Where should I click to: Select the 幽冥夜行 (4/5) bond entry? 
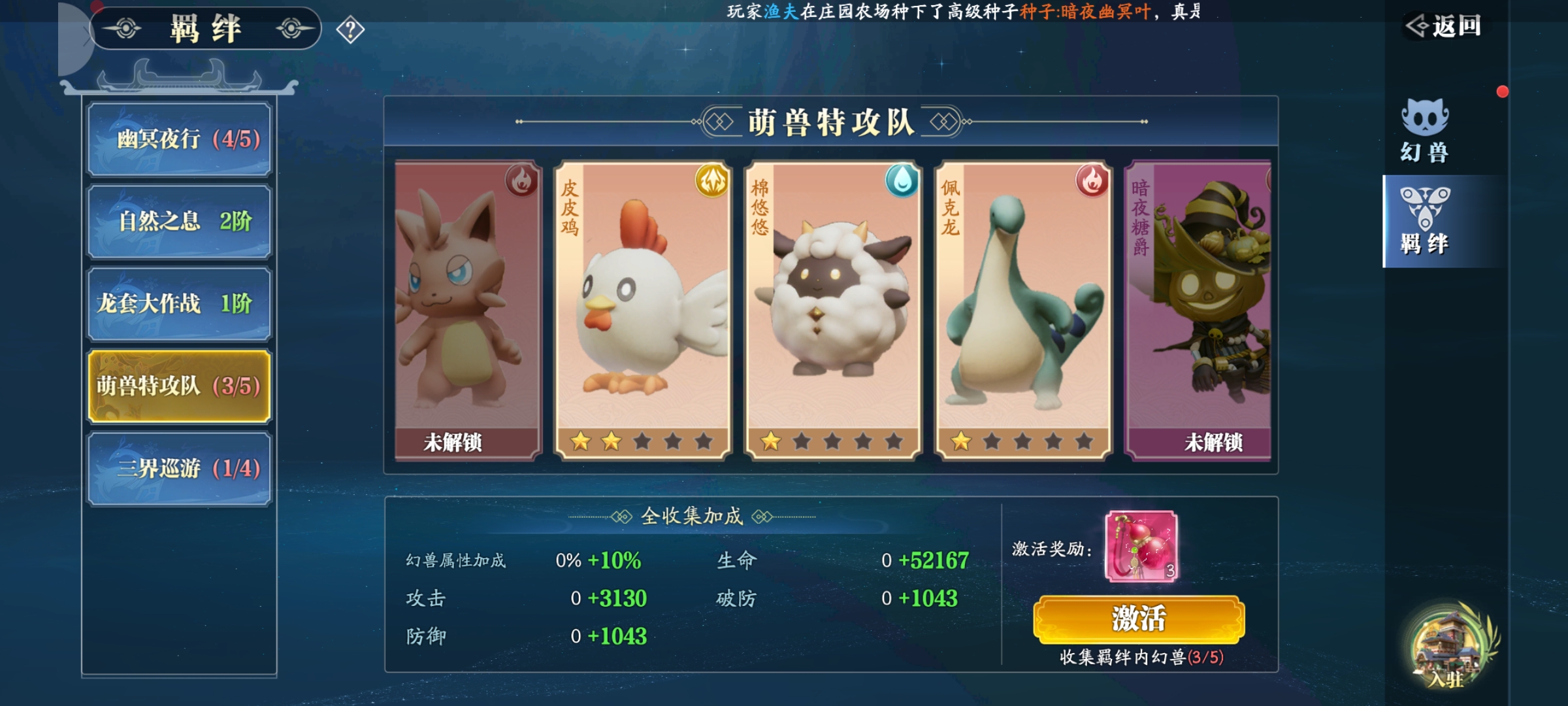[x=179, y=139]
